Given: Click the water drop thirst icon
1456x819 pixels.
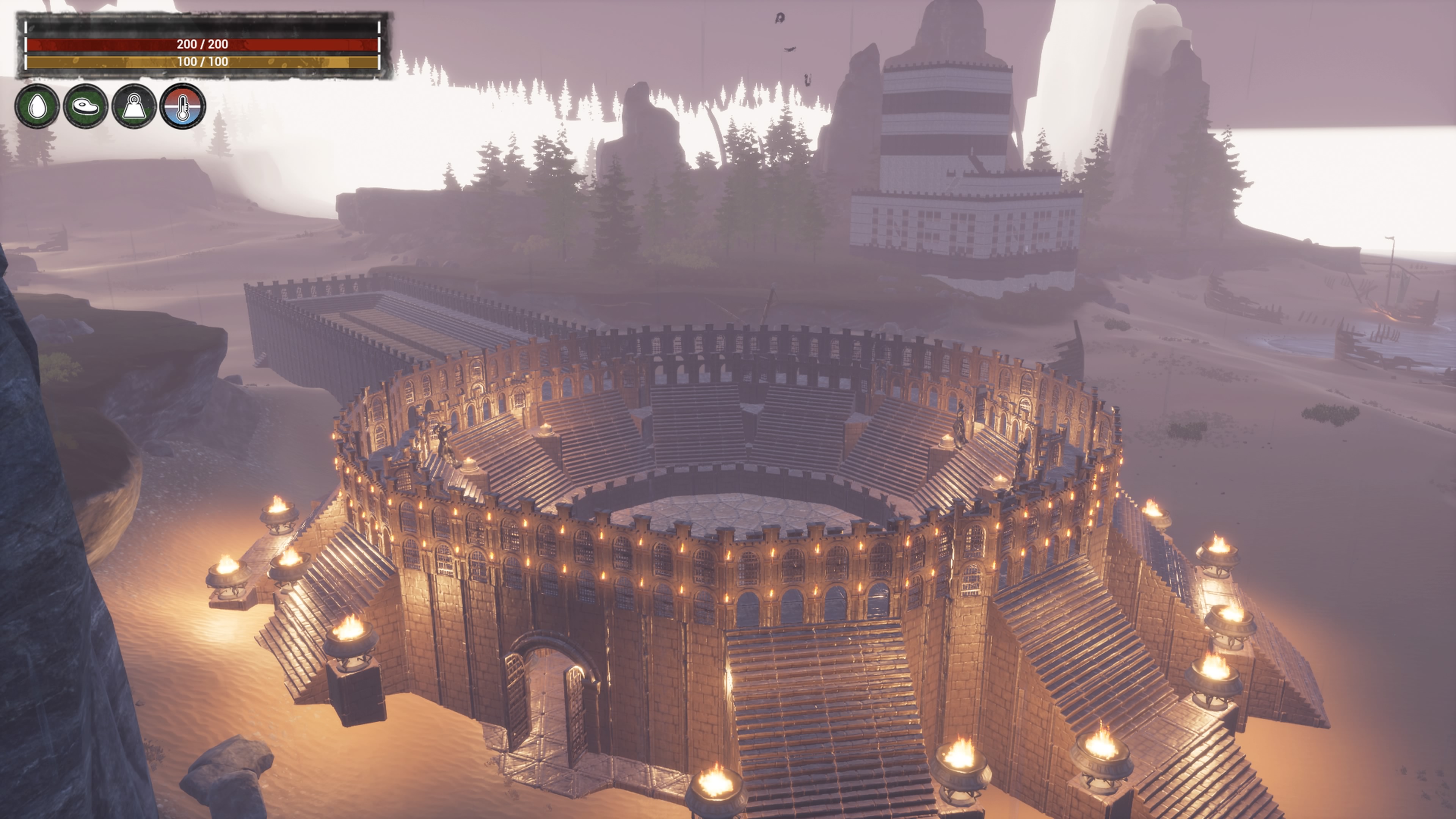Looking at the screenshot, I should [37, 106].
